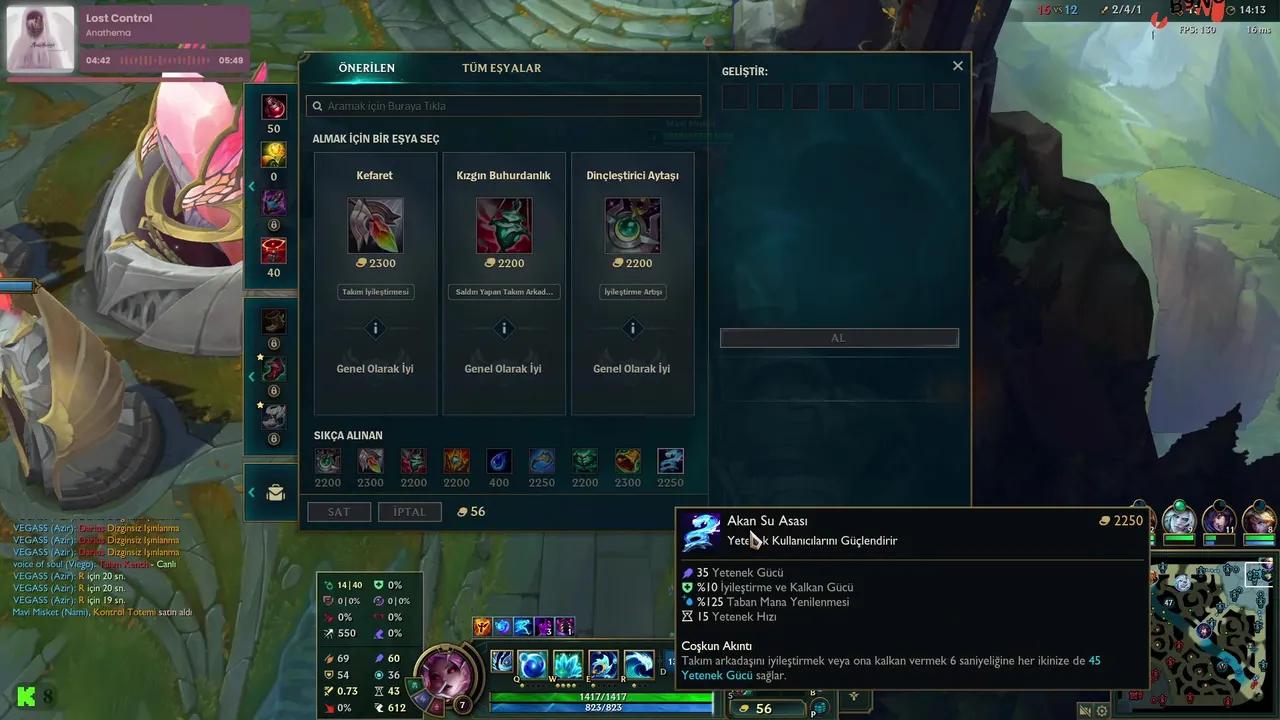
Task: Select the Dinçleştirici Aytaşı item icon
Action: point(632,225)
